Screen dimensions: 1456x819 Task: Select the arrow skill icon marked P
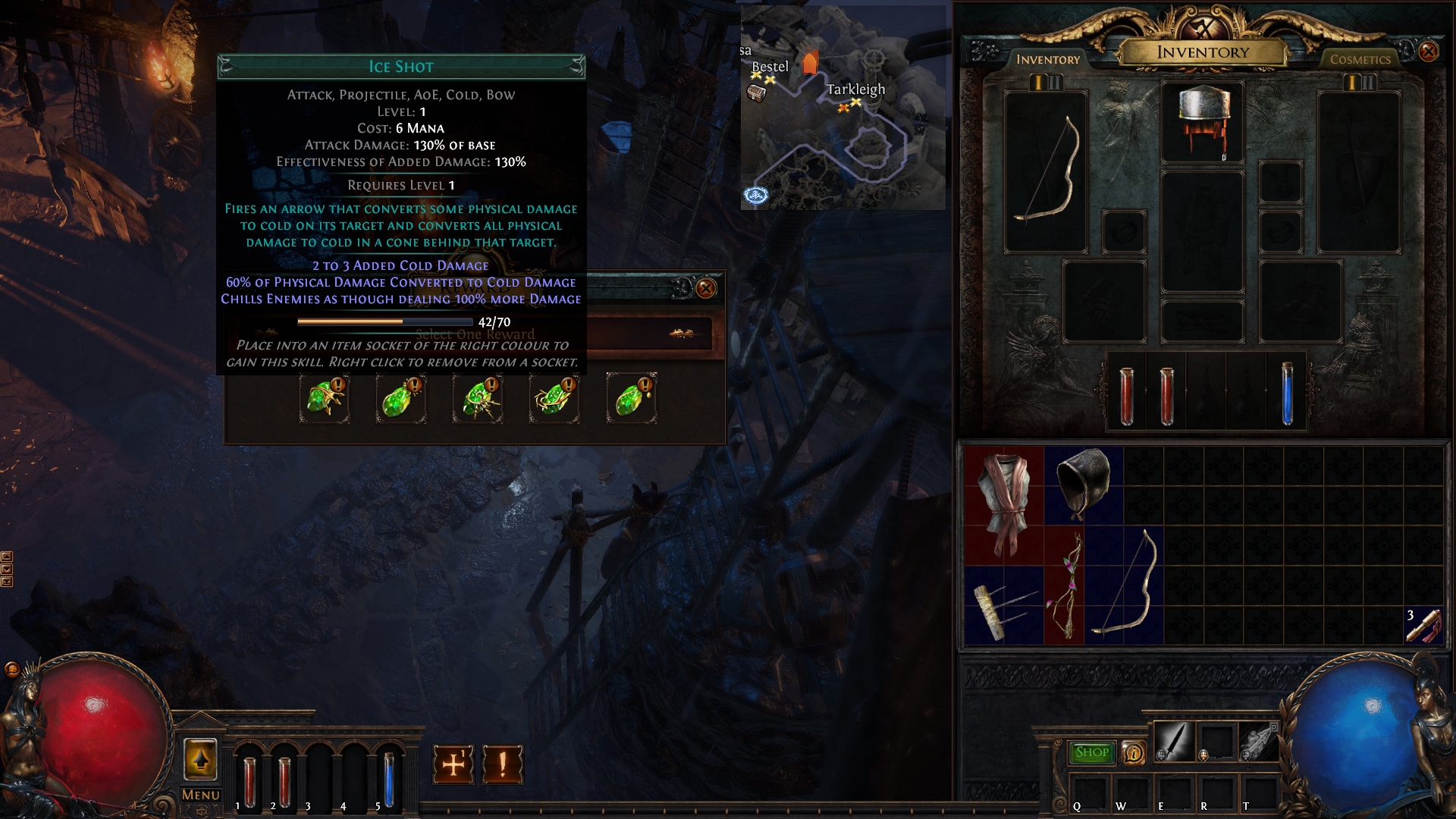[x=1258, y=741]
